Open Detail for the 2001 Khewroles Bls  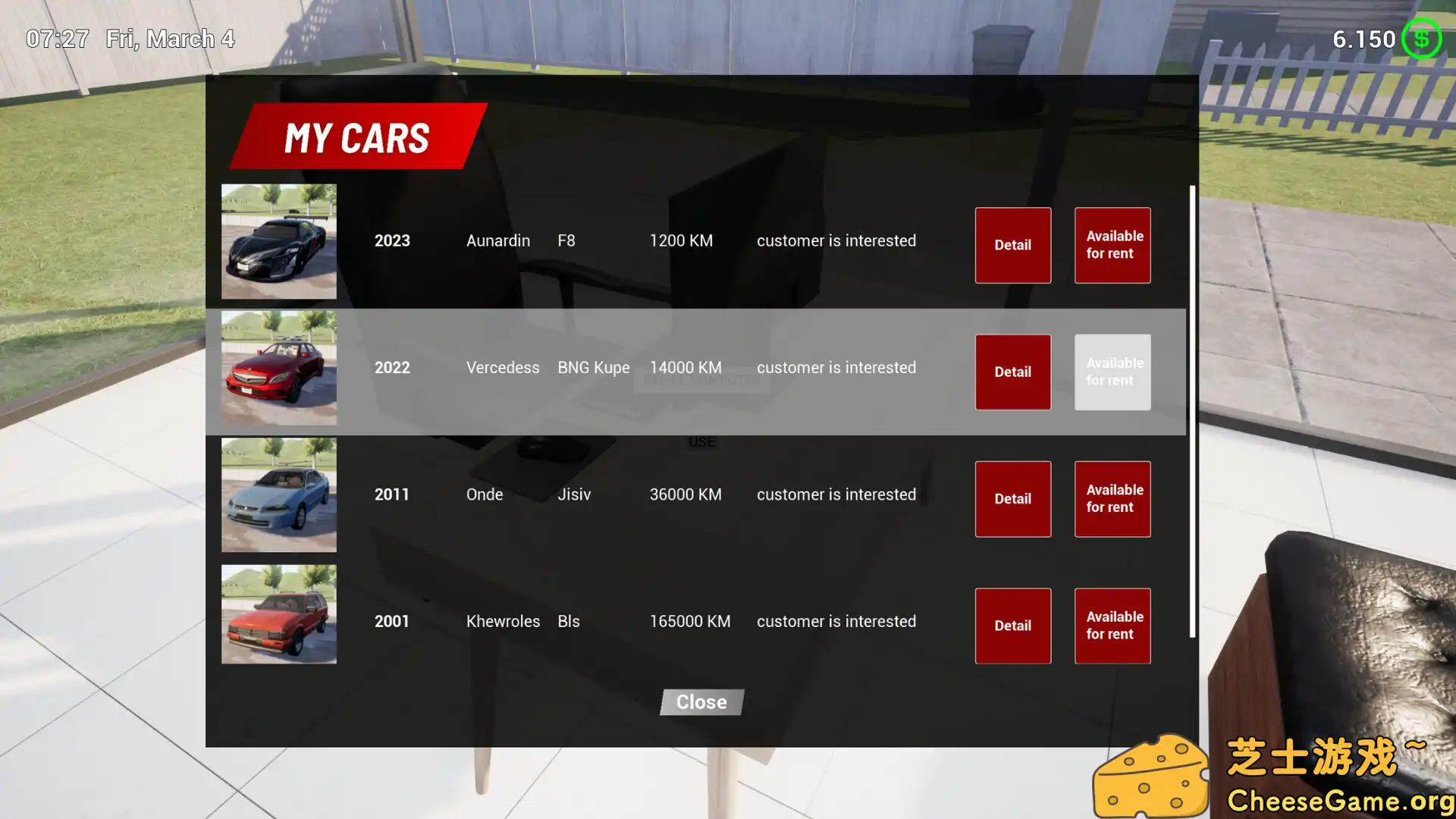point(1012,625)
